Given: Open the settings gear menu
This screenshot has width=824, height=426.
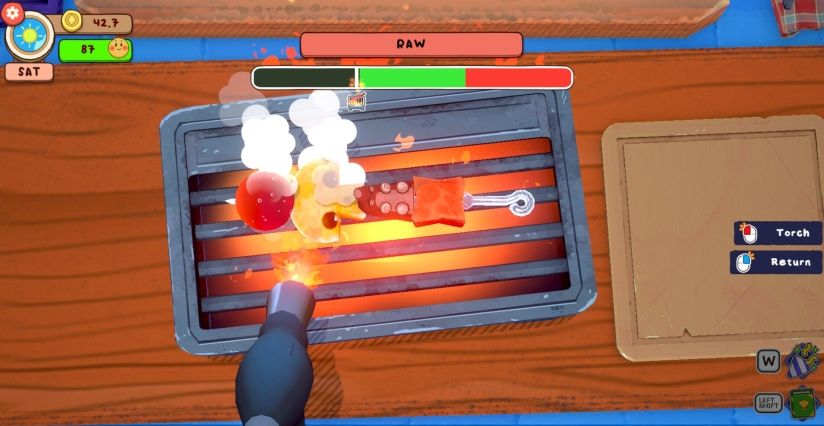Looking at the screenshot, I should coord(13,14).
